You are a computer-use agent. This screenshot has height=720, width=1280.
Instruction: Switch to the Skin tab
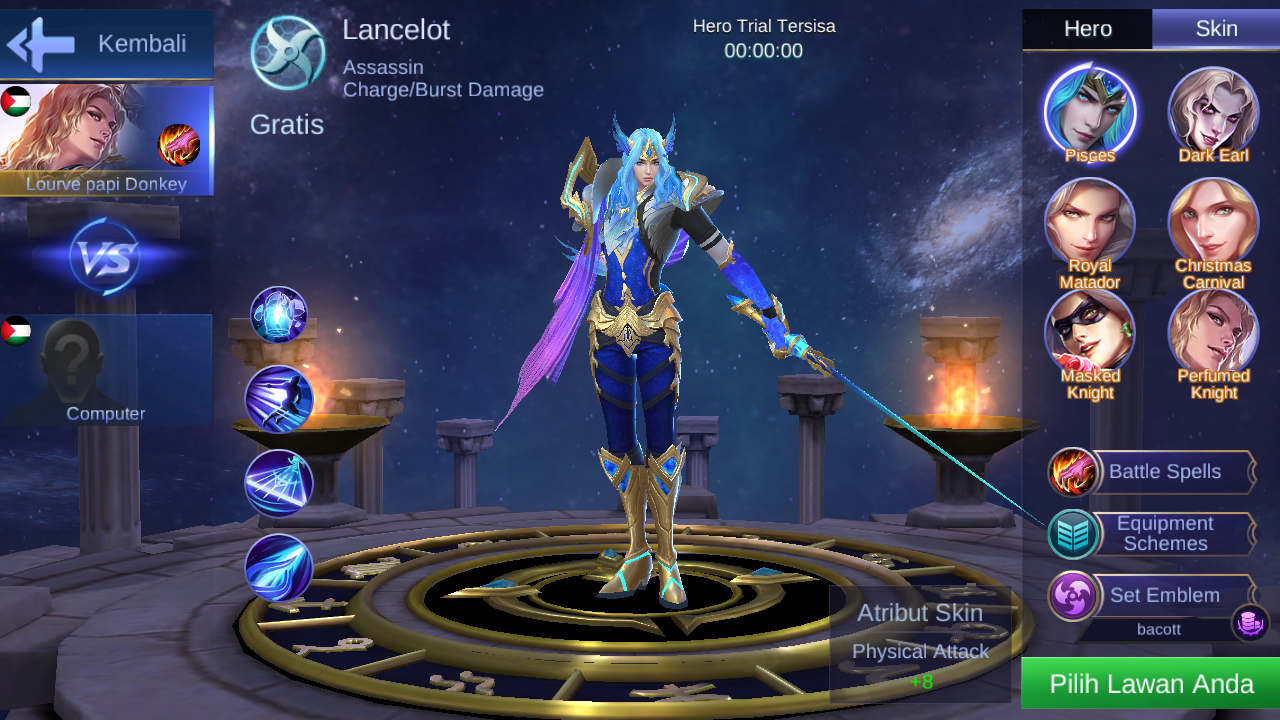(x=1216, y=29)
